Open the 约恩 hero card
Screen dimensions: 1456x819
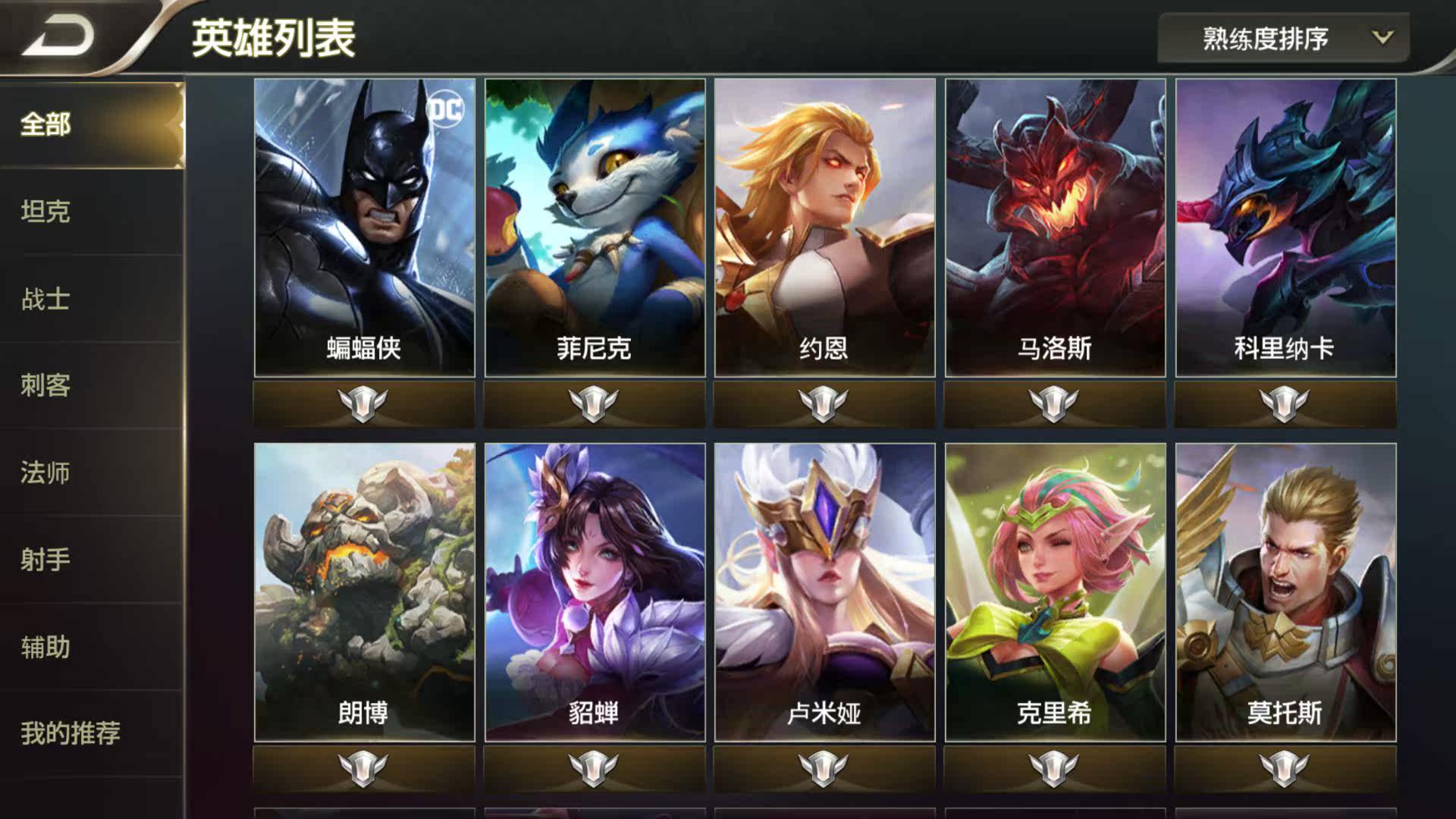tap(824, 227)
